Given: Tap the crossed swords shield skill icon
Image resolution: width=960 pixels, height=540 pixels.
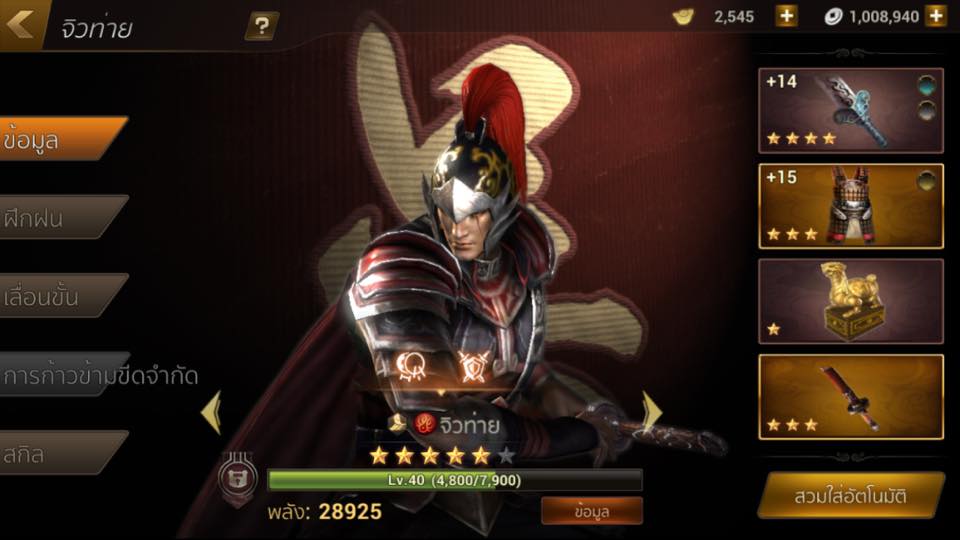Looking at the screenshot, I should click(472, 367).
